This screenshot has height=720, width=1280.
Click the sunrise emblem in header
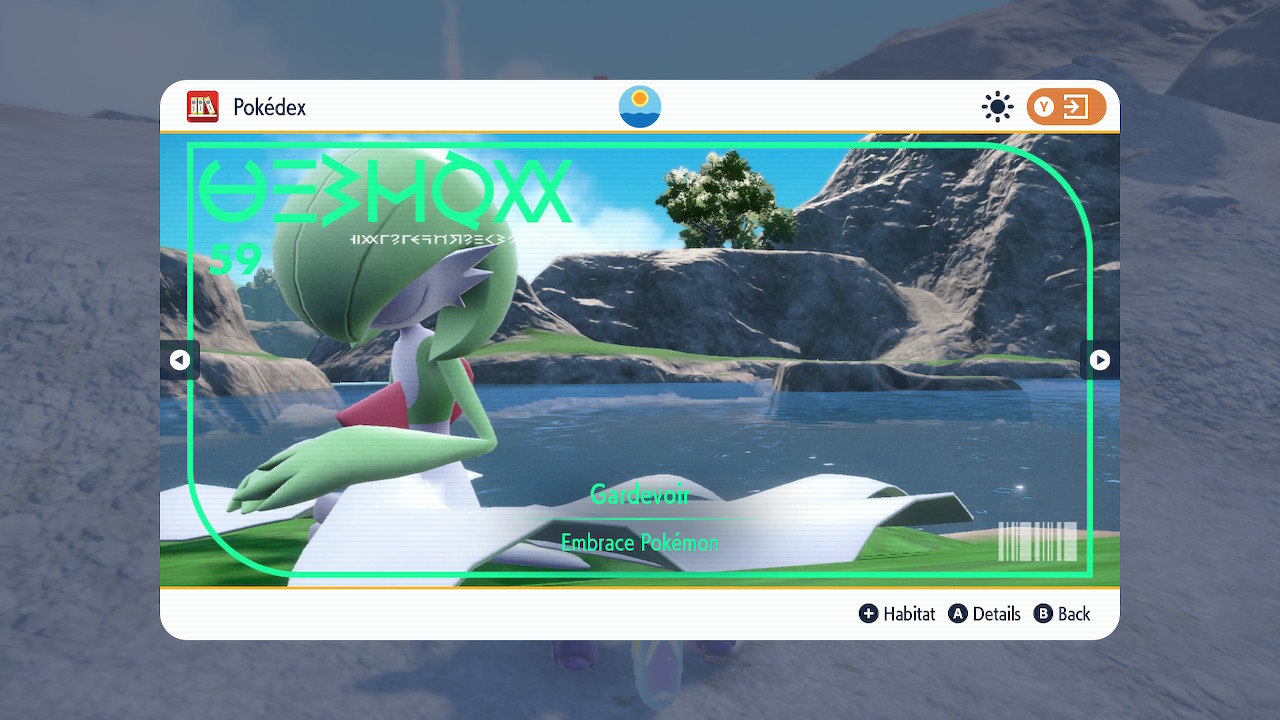[640, 107]
